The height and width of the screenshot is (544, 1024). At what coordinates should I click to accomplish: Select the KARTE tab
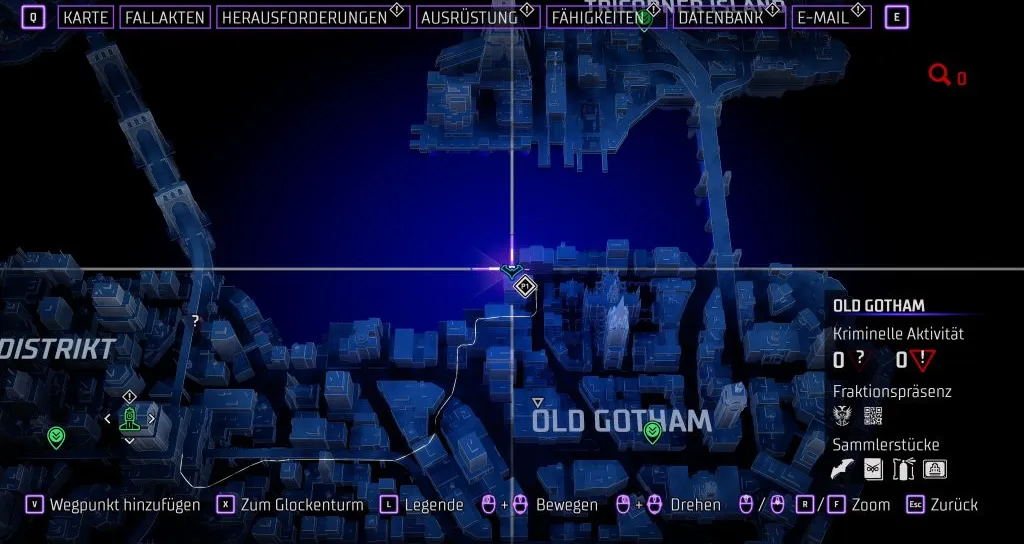pyautogui.click(x=85, y=18)
